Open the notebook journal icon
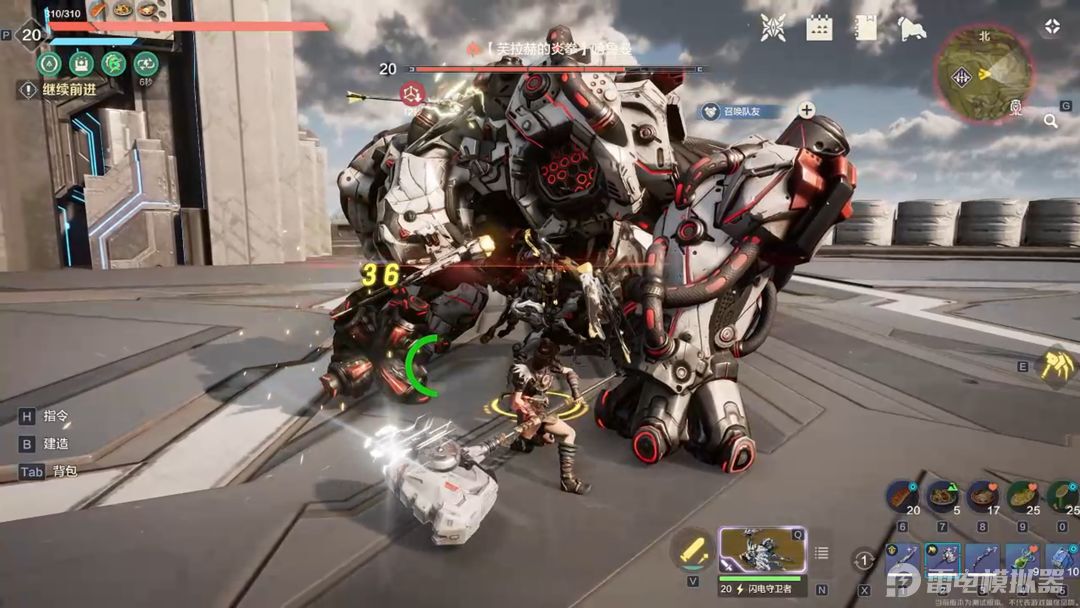The width and height of the screenshot is (1080, 608). pyautogui.click(x=866, y=28)
